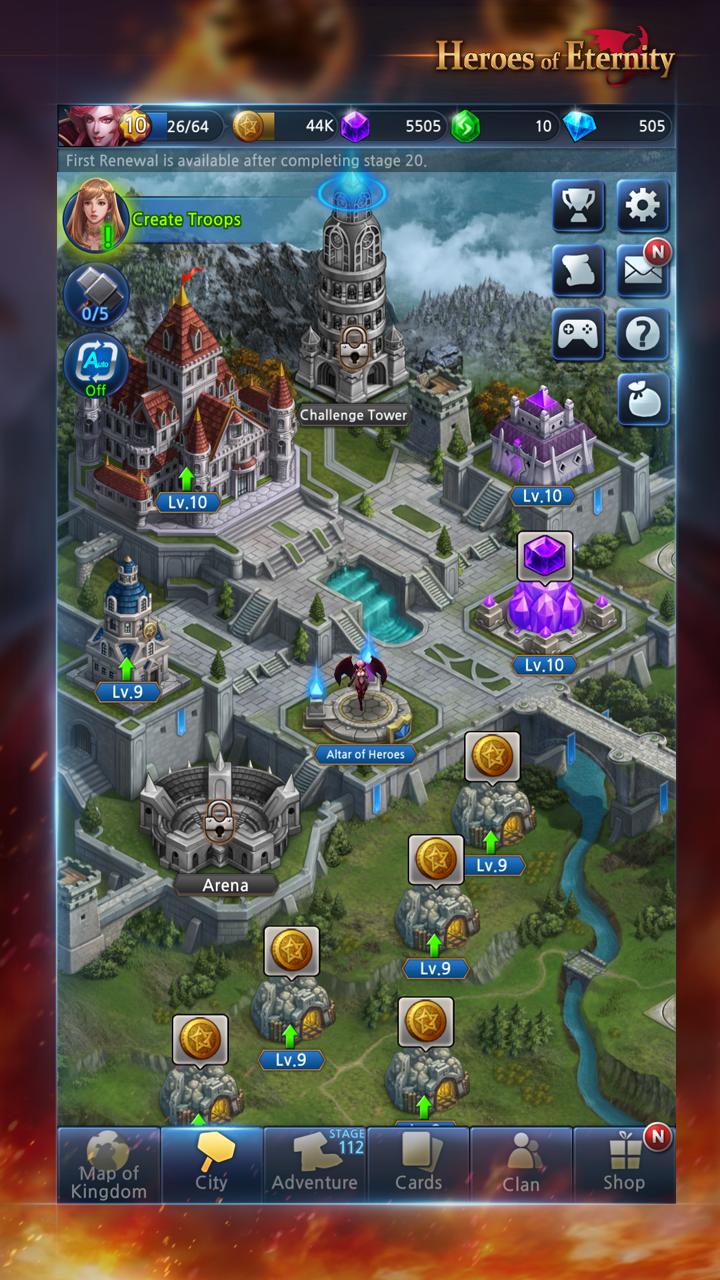This screenshot has width=720, height=1280.
Task: Select the Arena building label
Action: coord(225,884)
